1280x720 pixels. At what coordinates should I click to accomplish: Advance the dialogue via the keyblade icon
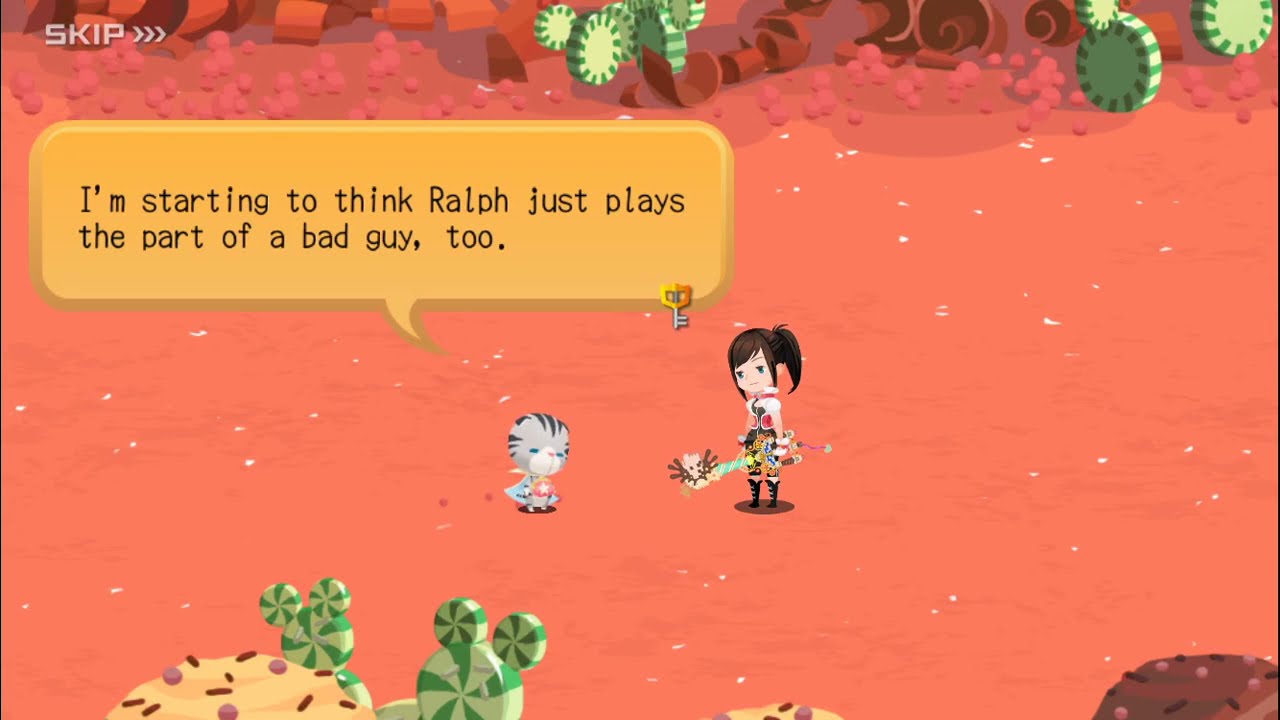pos(677,305)
